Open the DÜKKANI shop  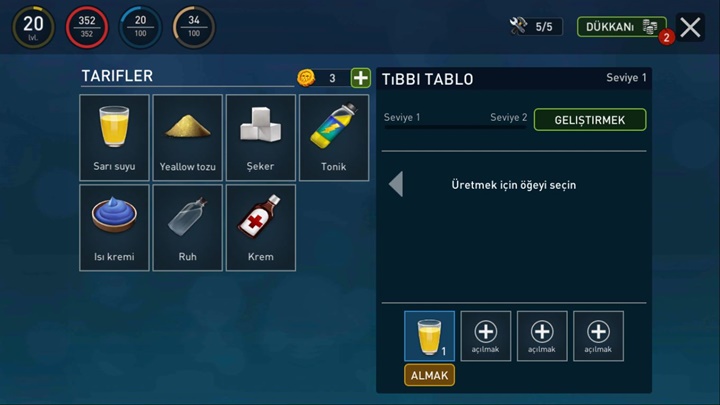620,27
